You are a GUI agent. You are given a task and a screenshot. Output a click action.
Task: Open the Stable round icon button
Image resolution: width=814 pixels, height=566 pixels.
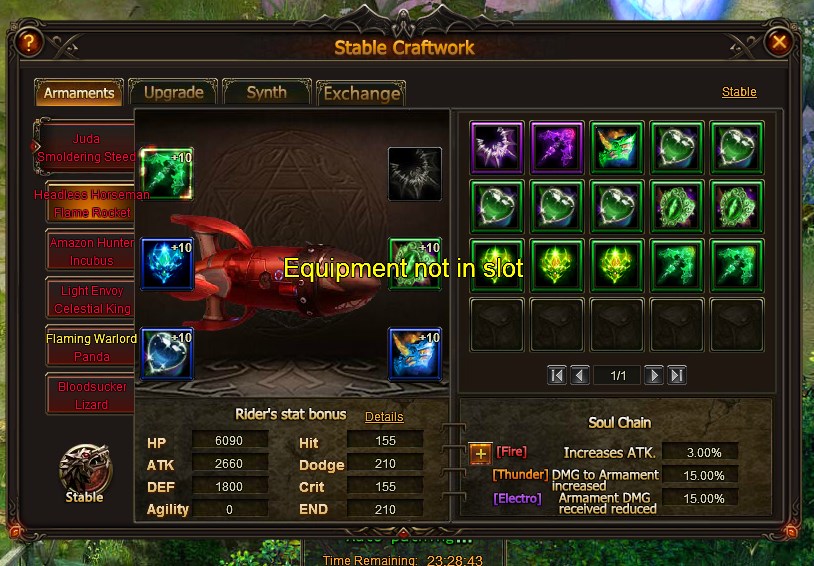coord(85,470)
